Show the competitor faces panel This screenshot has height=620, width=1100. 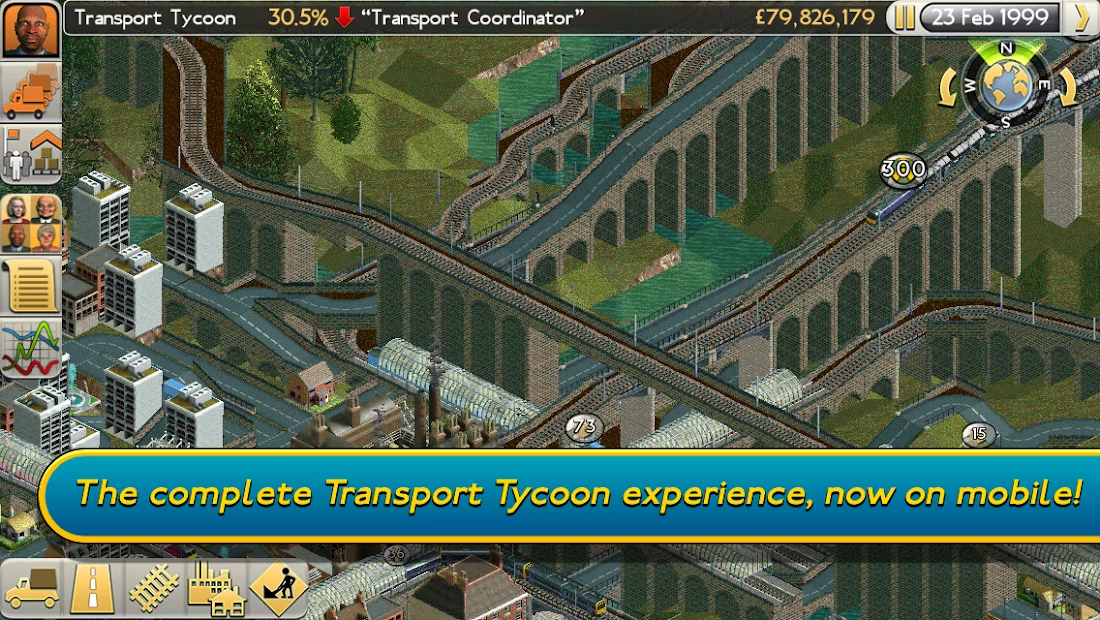[31, 222]
